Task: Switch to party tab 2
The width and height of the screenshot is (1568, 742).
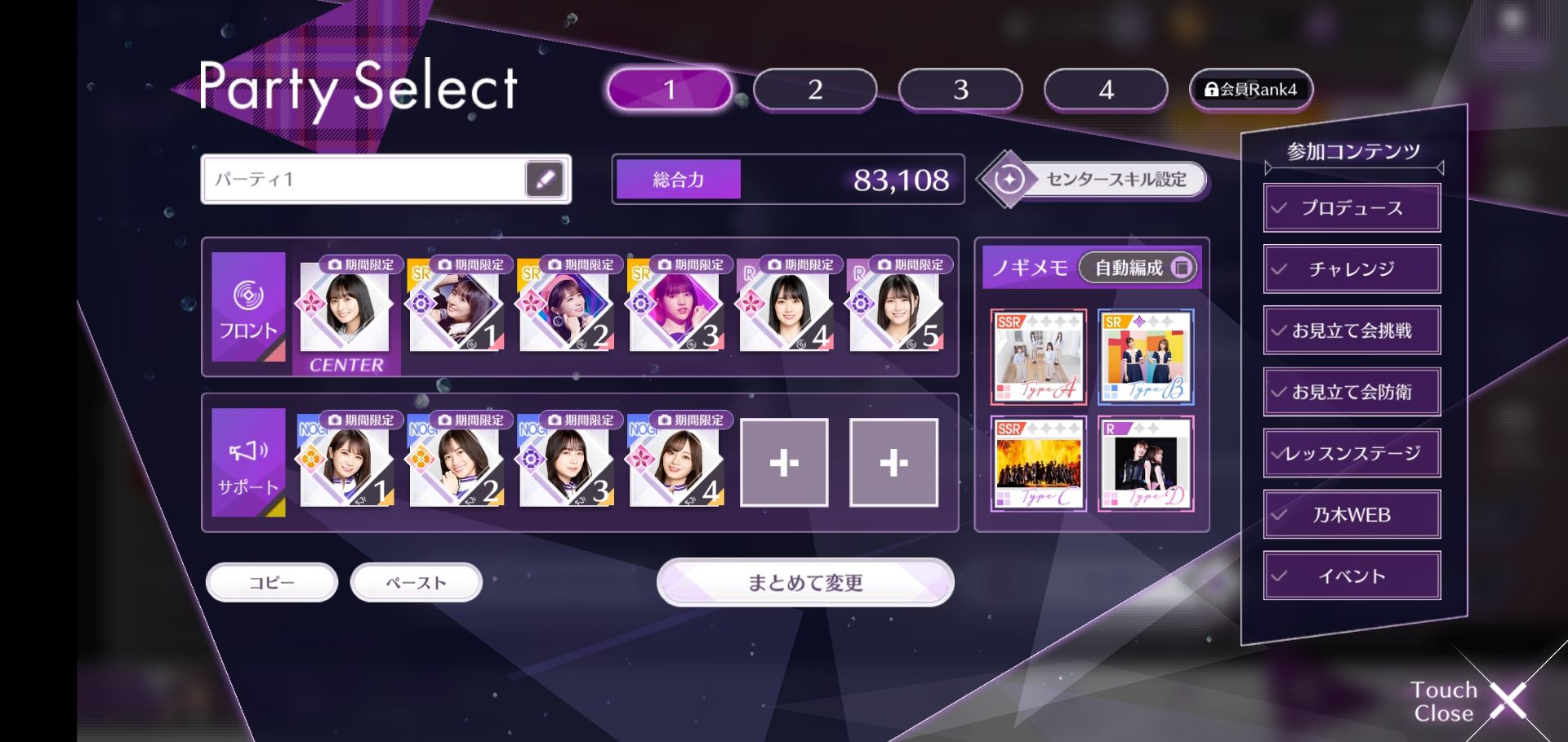Action: pyautogui.click(x=813, y=90)
